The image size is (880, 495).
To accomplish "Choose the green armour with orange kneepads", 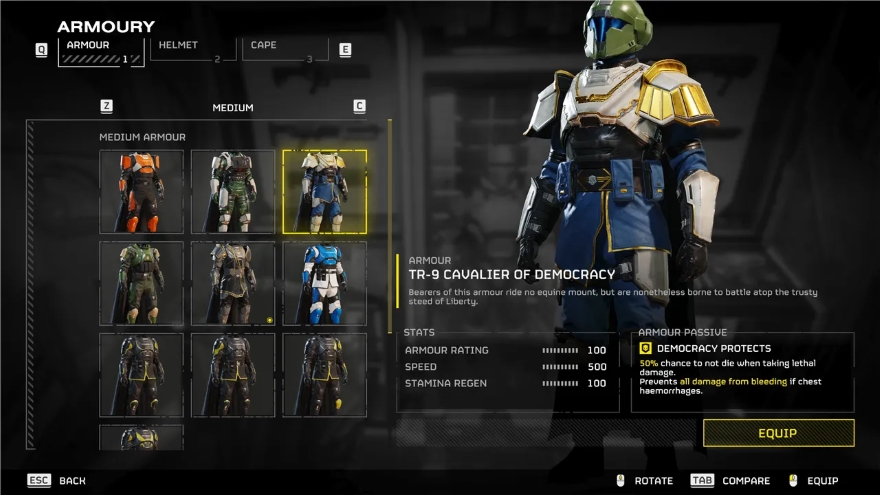I will (x=141, y=283).
